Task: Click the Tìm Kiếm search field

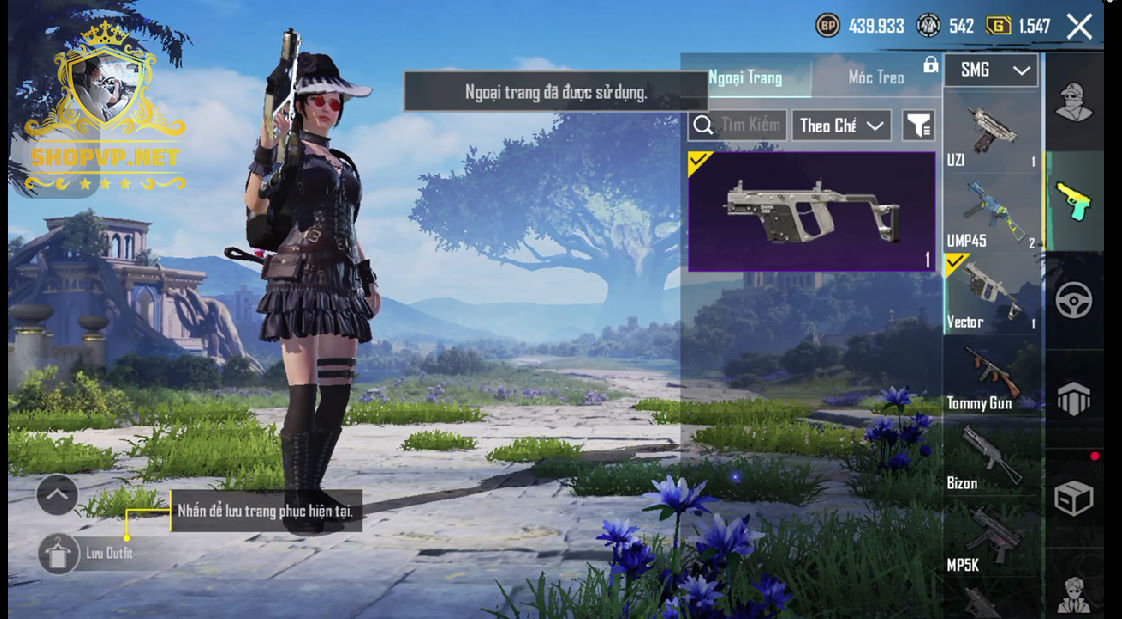Action: point(739,125)
